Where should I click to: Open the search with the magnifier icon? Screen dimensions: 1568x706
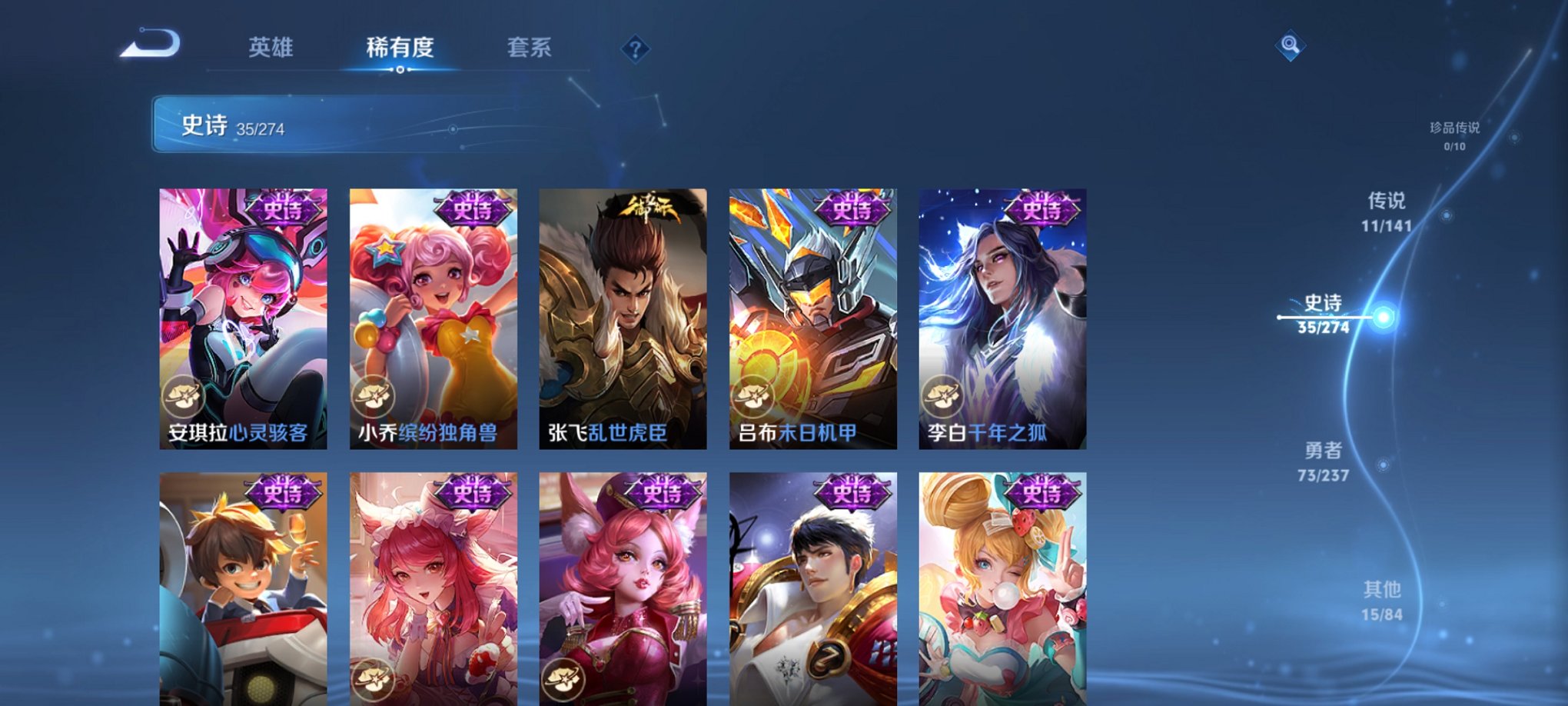tap(1291, 45)
